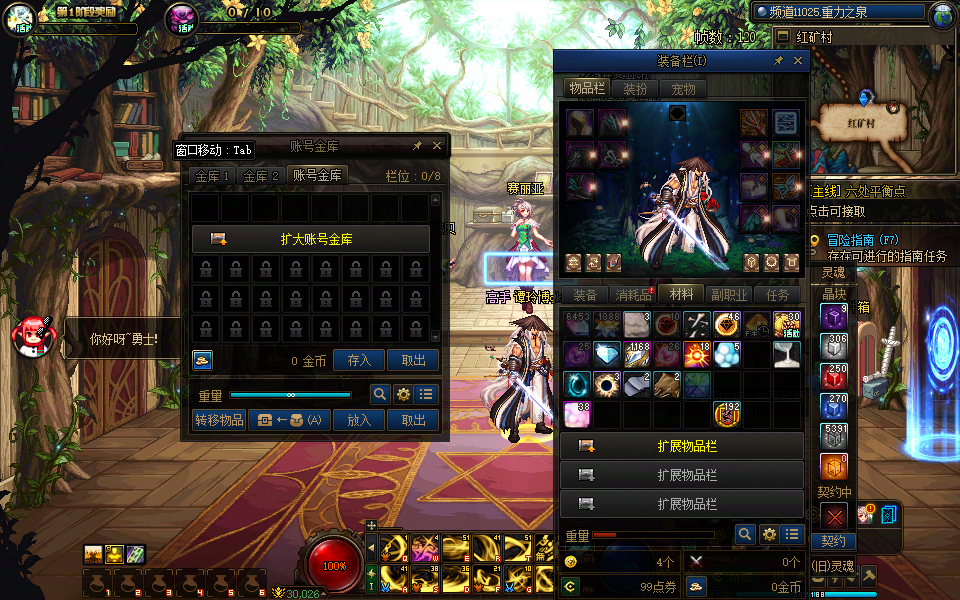The height and width of the screenshot is (600, 960).
Task: Click the 契约 contract button
Action: 833,541
